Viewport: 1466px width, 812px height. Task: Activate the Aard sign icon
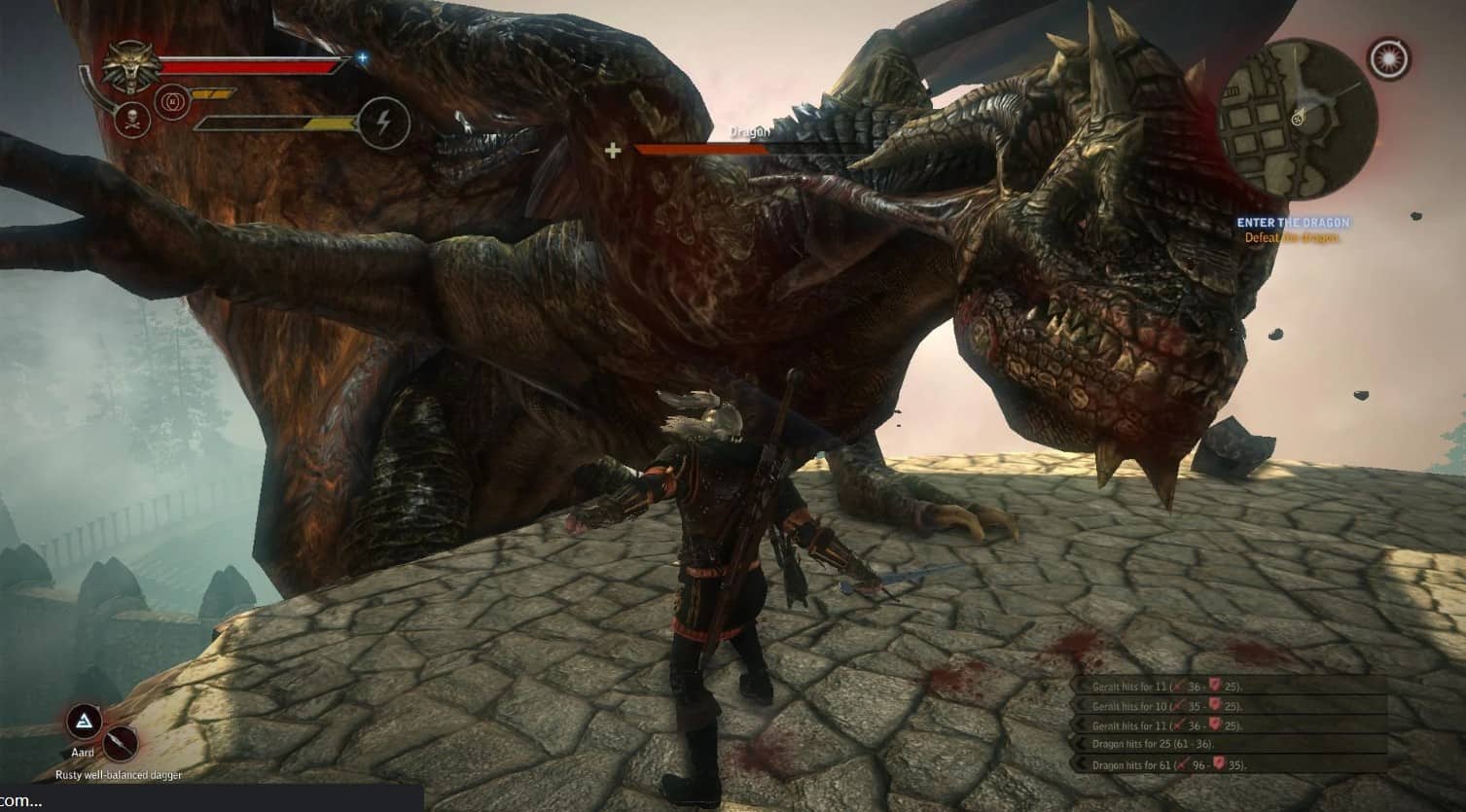tap(84, 723)
